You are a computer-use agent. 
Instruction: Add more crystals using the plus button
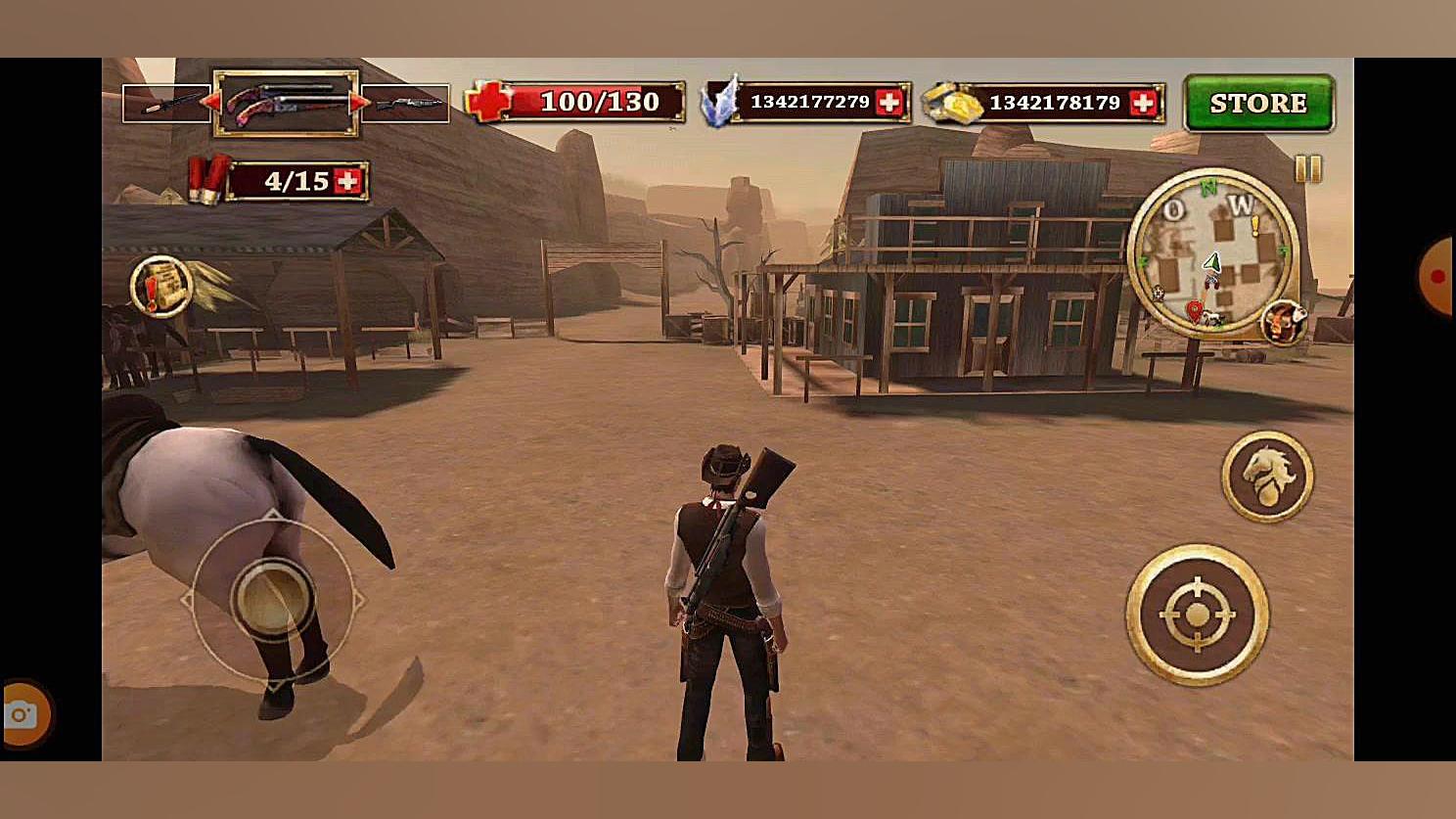pyautogui.click(x=888, y=103)
